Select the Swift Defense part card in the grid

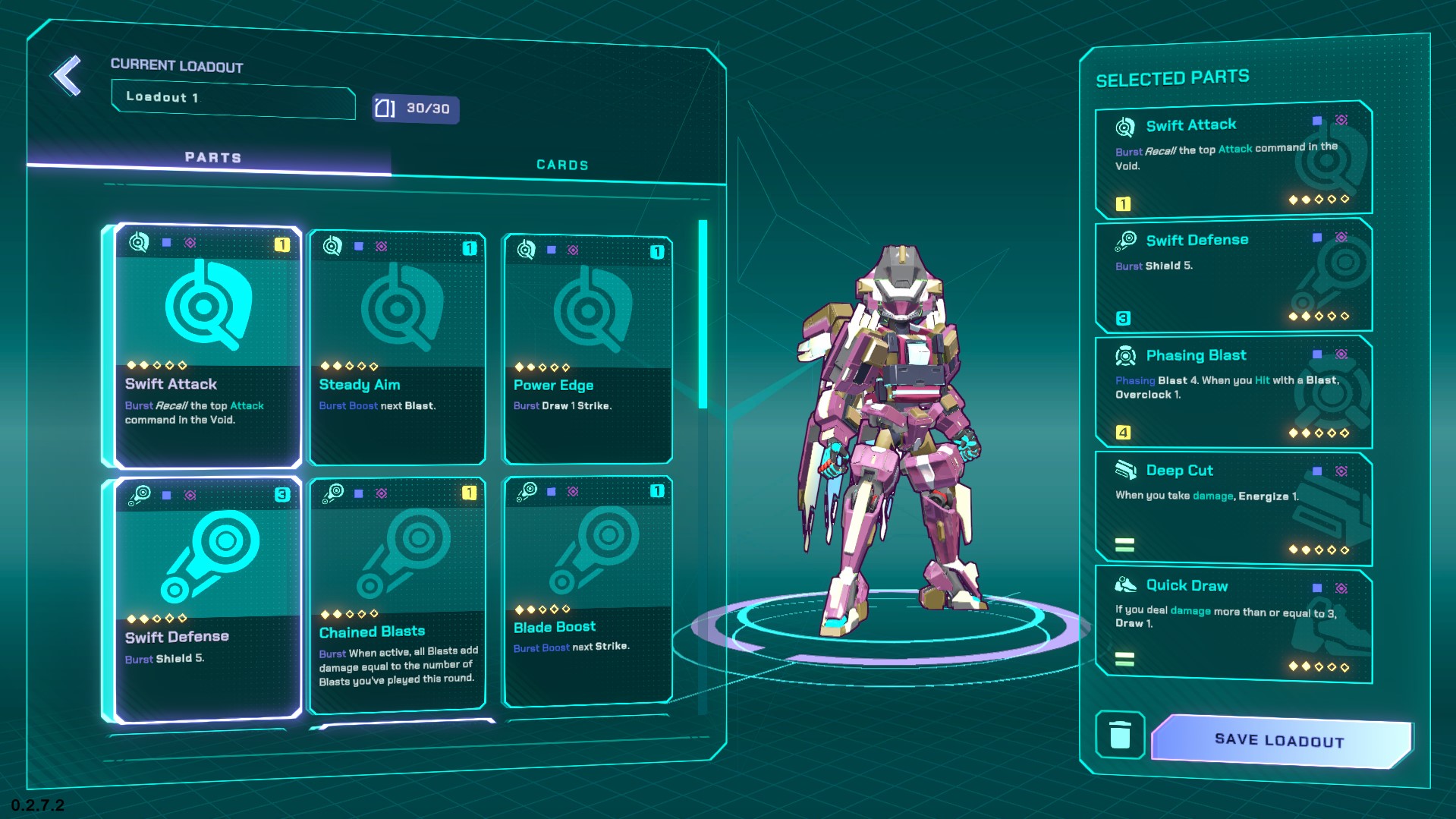(205, 600)
